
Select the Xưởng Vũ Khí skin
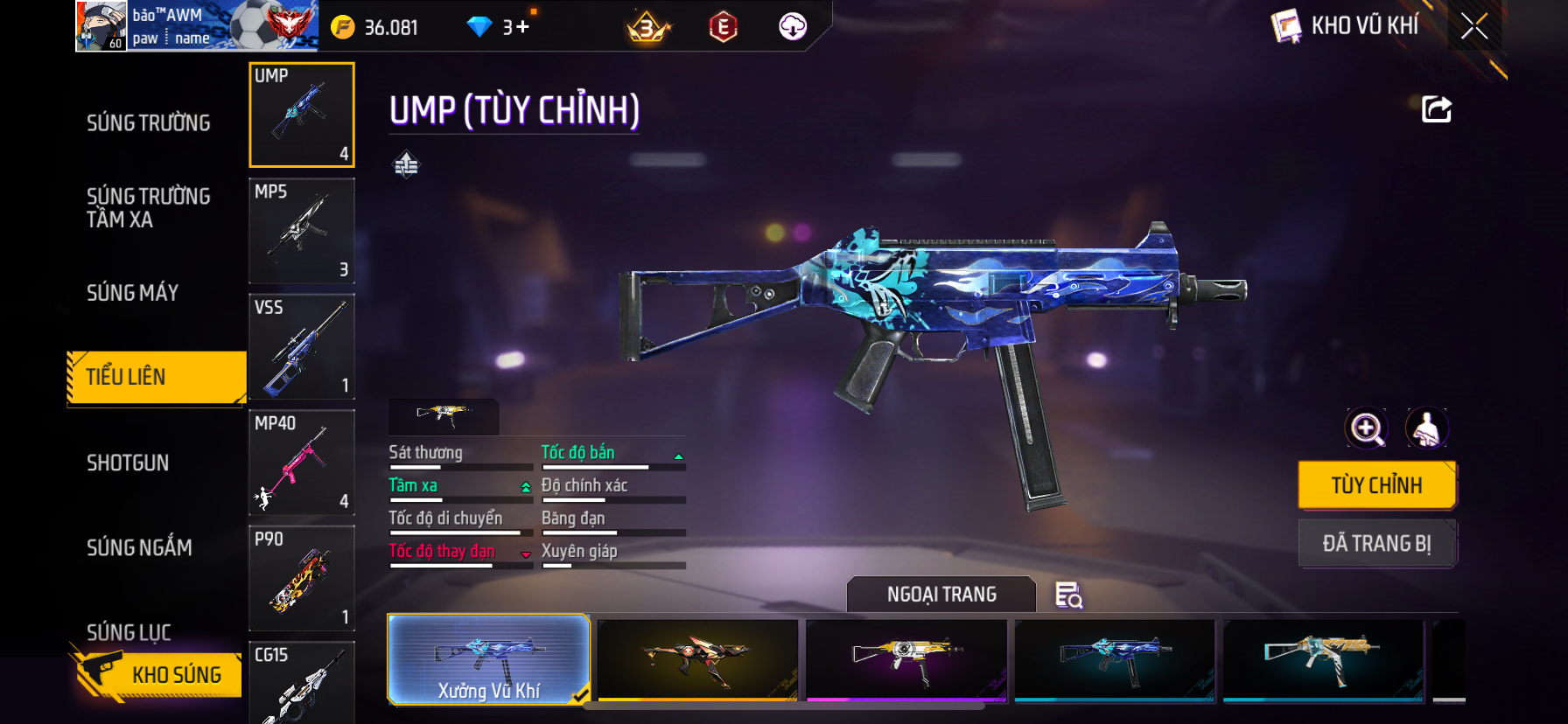[x=488, y=659]
